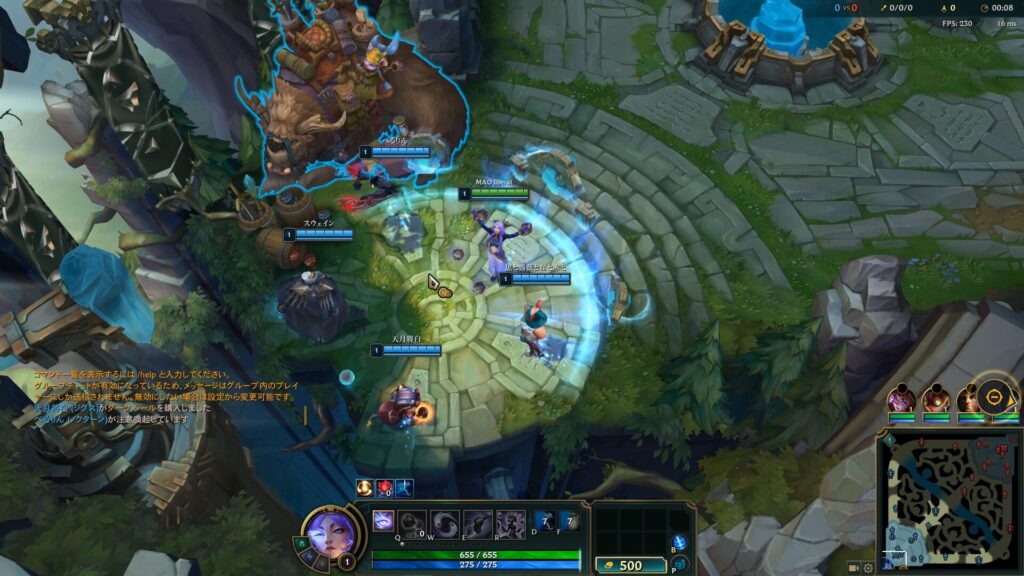Click the golden orb buff icon
Screen dimensions: 1024x576
tap(365, 487)
